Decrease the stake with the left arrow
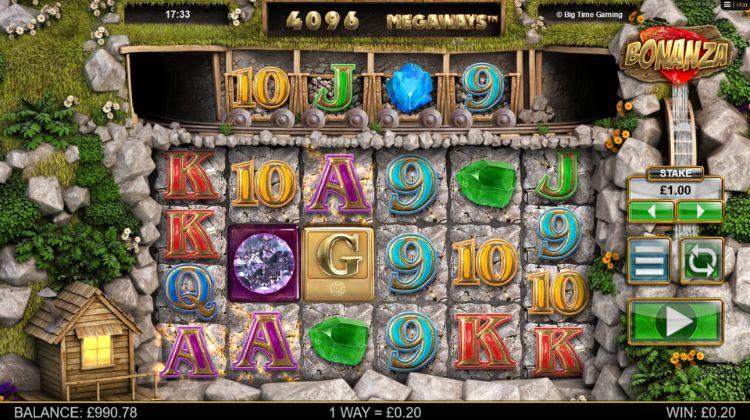Image resolution: width=750 pixels, height=420 pixels. pos(650,212)
